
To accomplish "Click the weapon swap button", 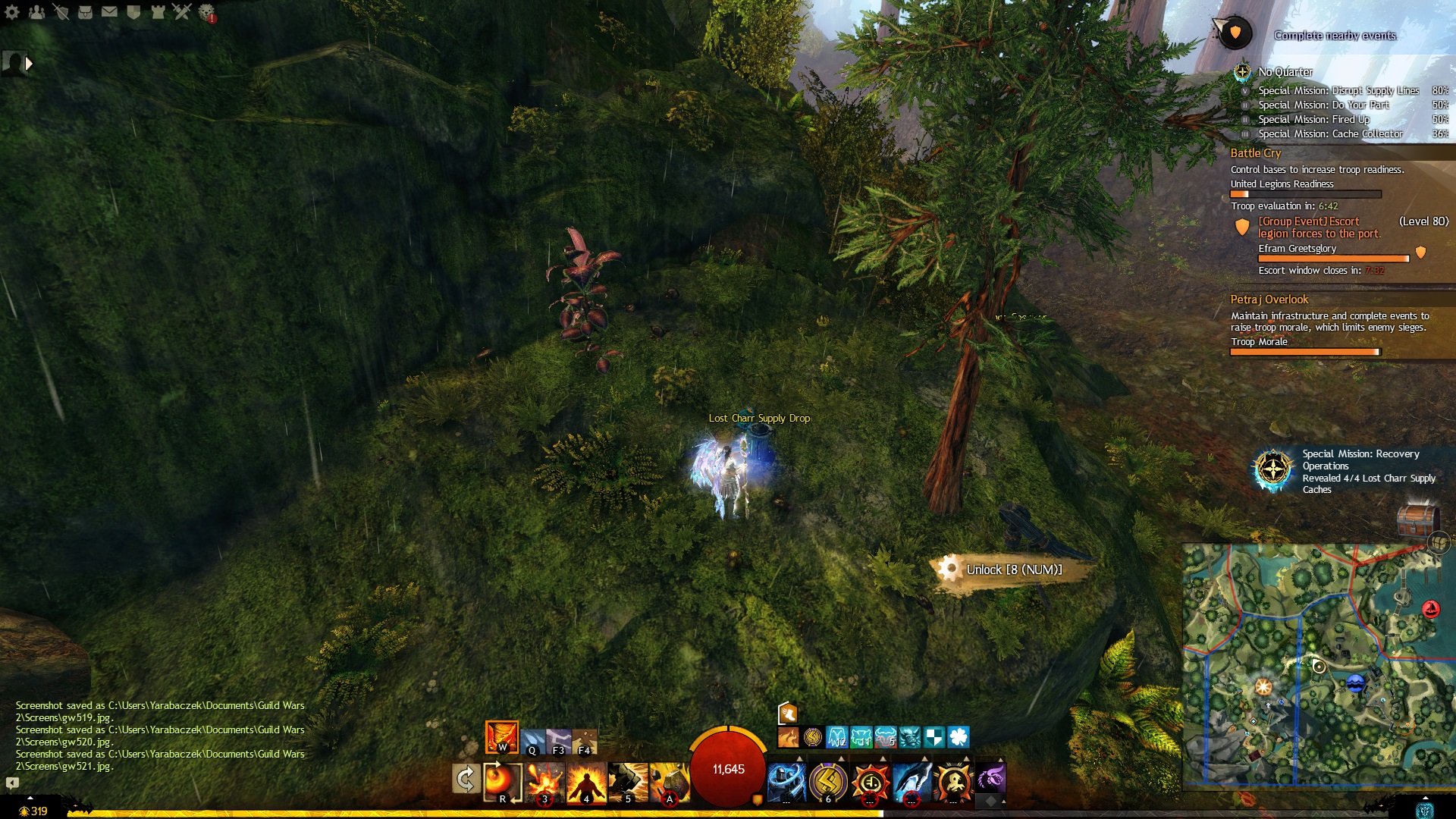I will pos(466,779).
